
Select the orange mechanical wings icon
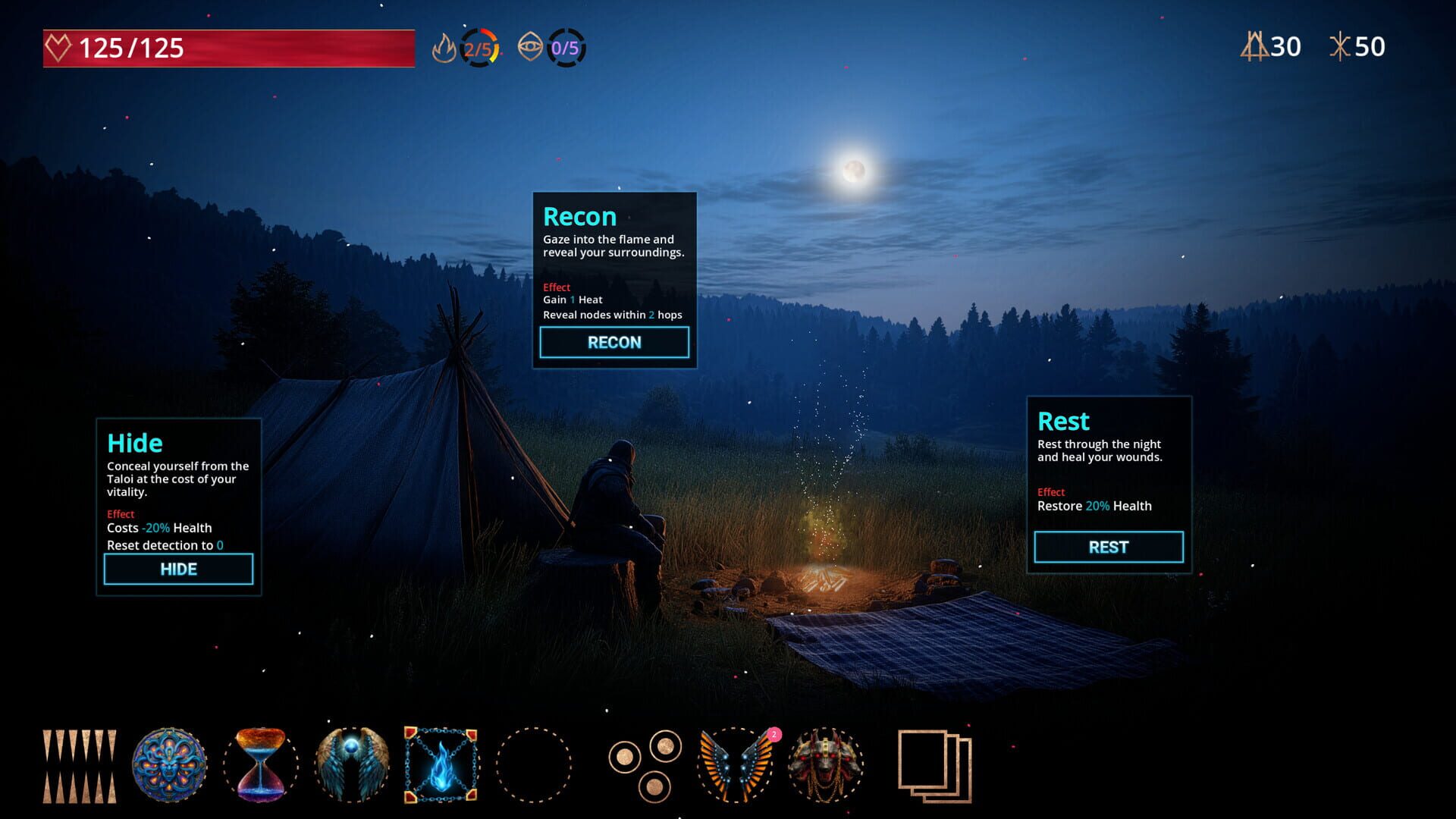point(735,765)
